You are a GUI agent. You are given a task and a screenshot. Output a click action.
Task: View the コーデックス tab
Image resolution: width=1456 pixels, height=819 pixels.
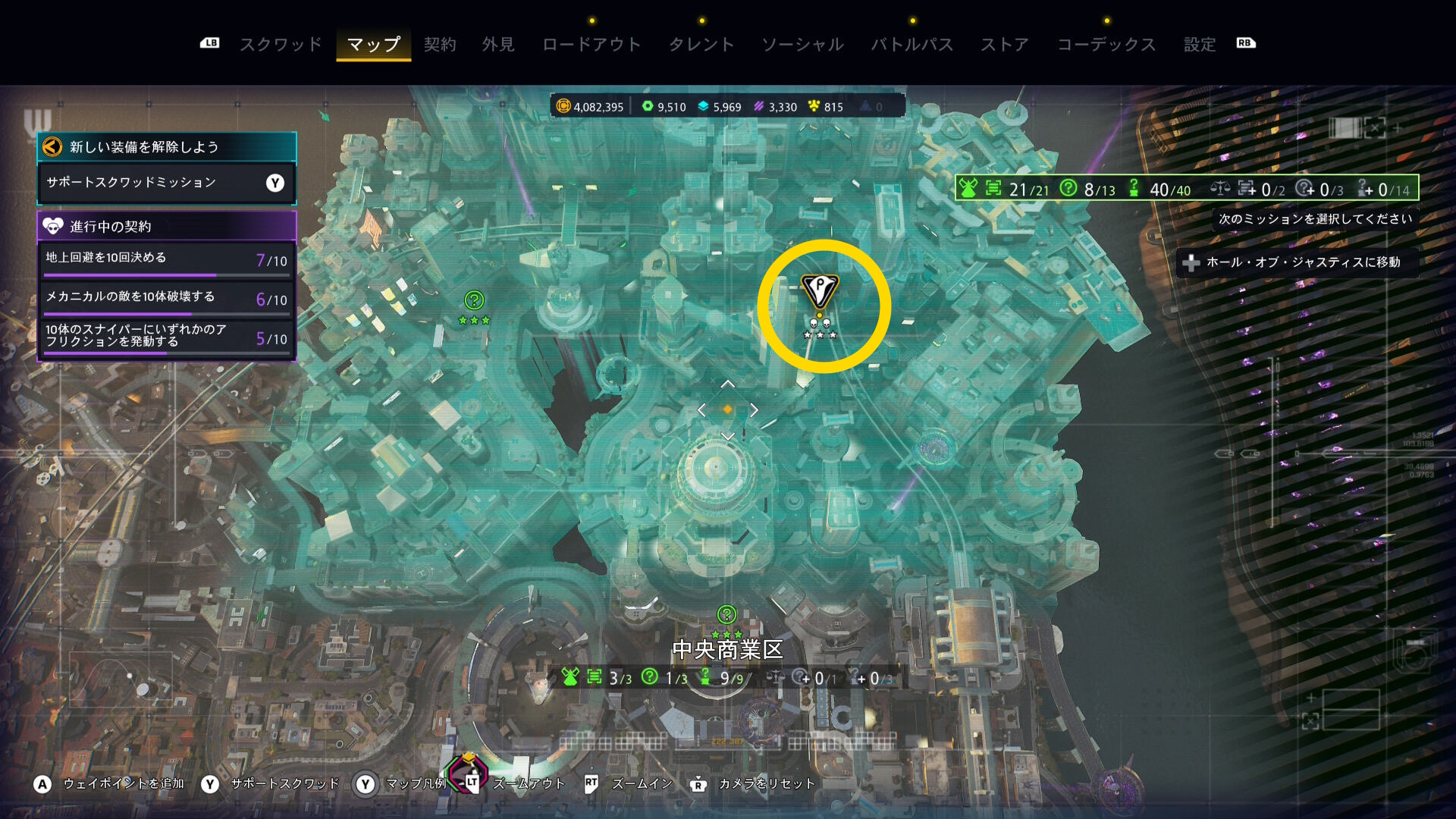(x=1106, y=45)
